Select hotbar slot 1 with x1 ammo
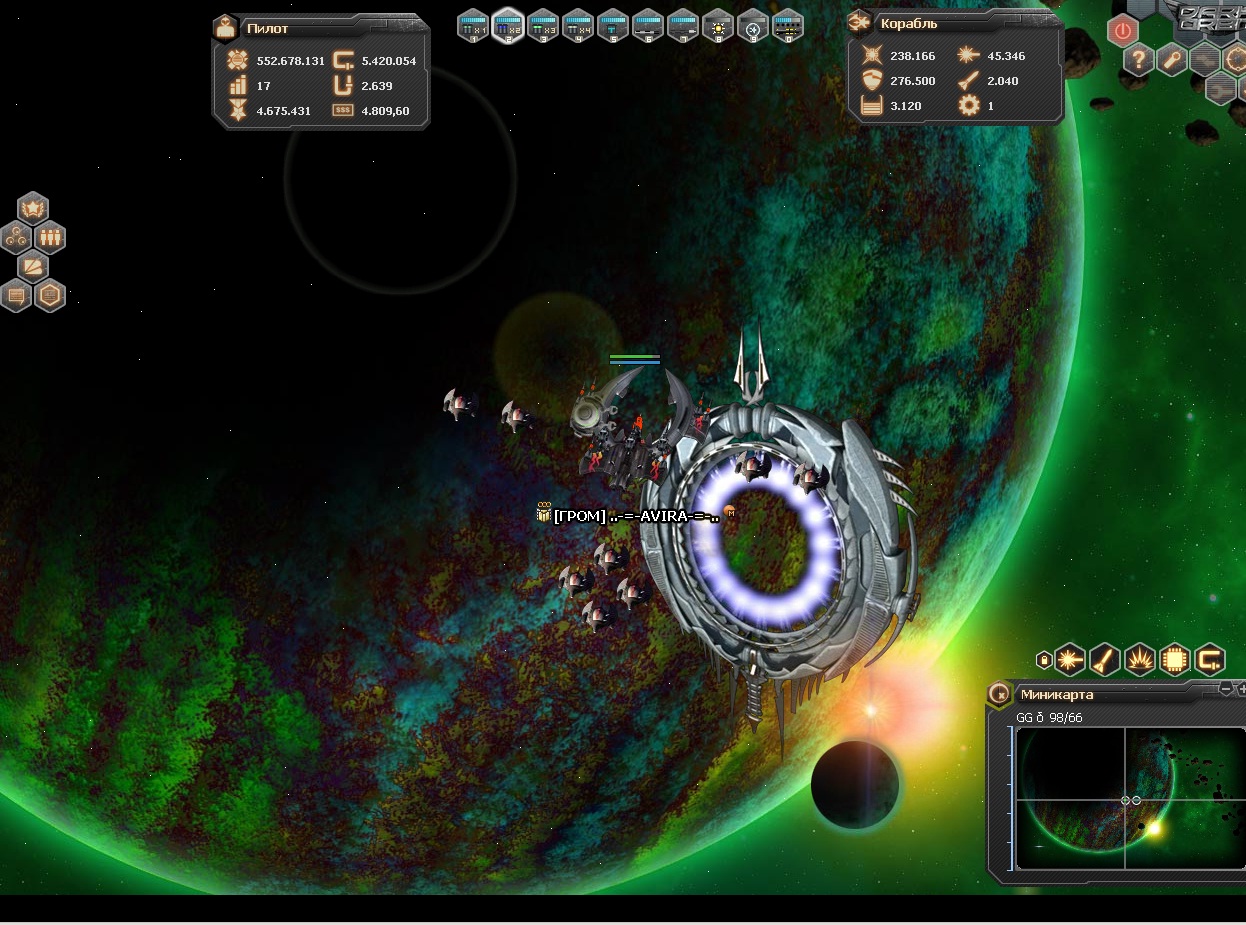1246x925 pixels. pyautogui.click(x=473, y=25)
